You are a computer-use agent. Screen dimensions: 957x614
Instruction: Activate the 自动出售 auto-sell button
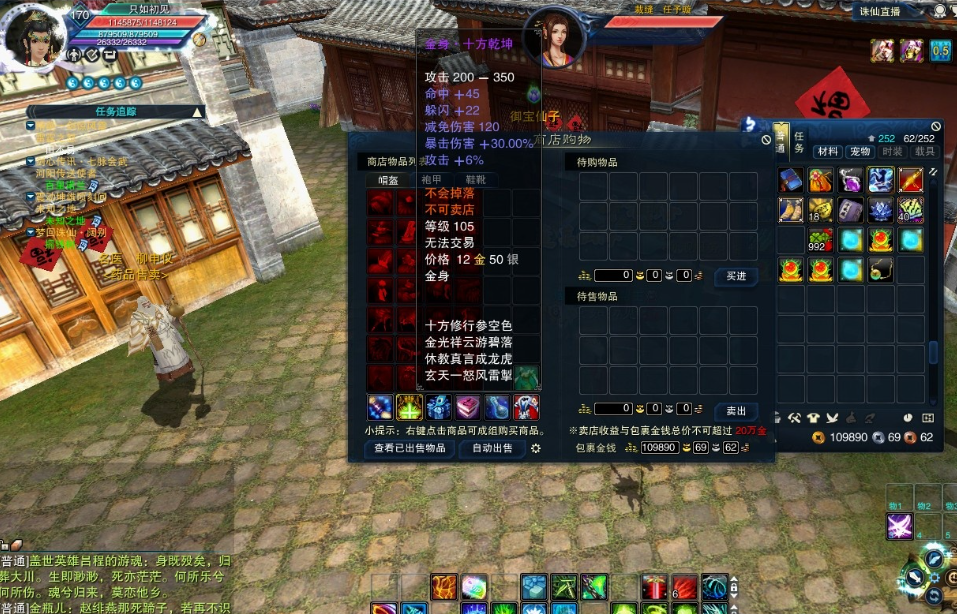pos(492,449)
